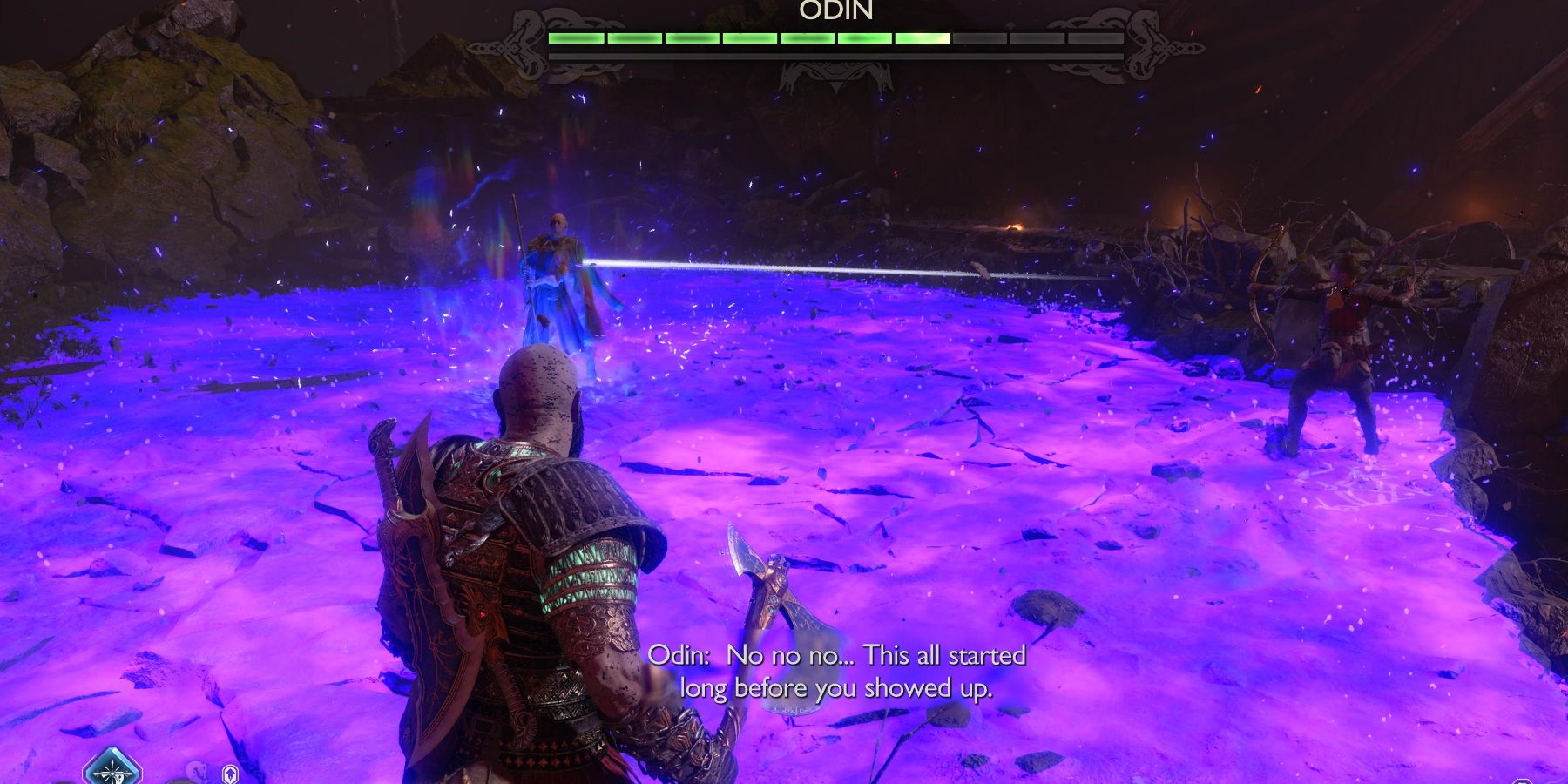Click the arrow-in-shield status icon near Kratos
This screenshot has width=1568, height=784.
coord(231,774)
